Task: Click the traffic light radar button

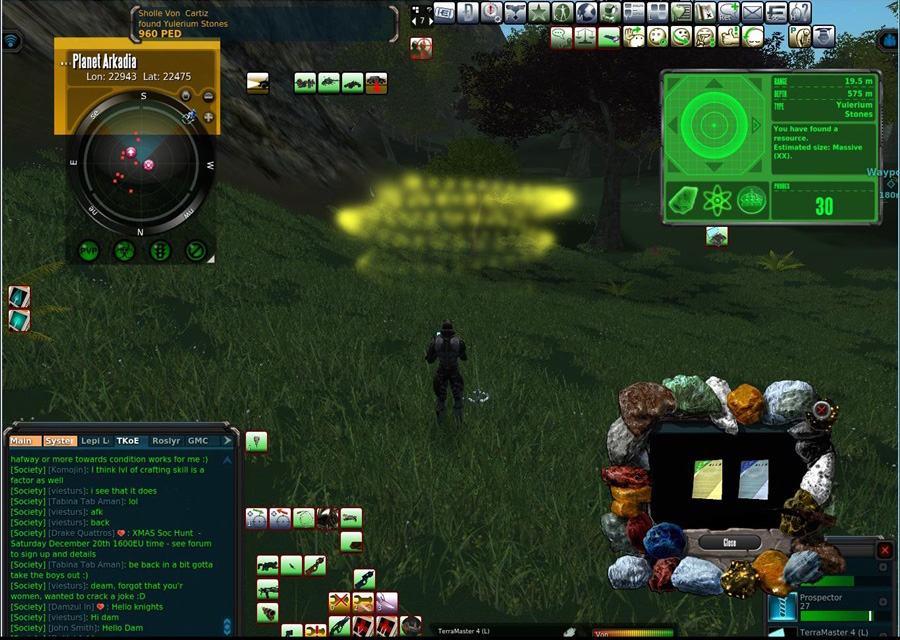Action: pyautogui.click(x=160, y=250)
